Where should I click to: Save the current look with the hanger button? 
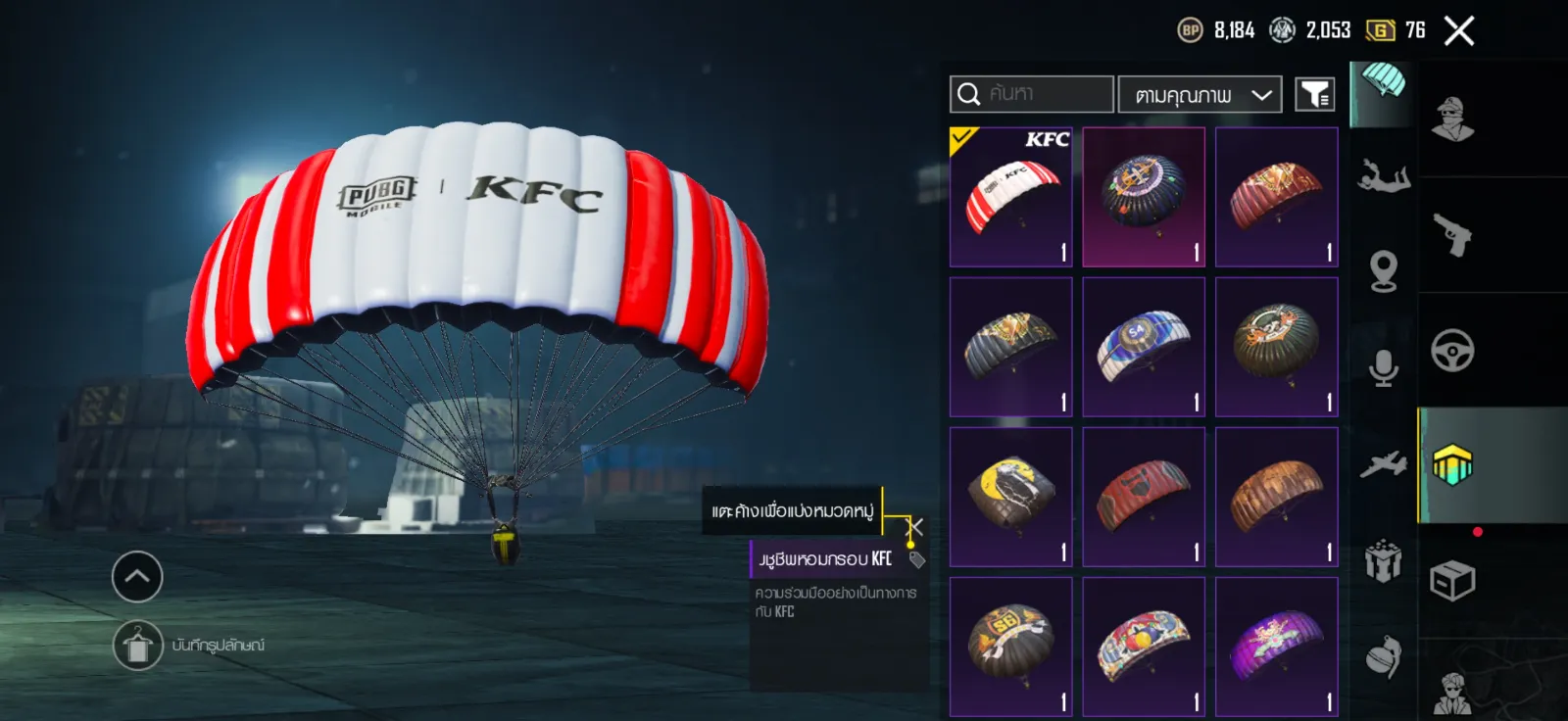tap(137, 646)
